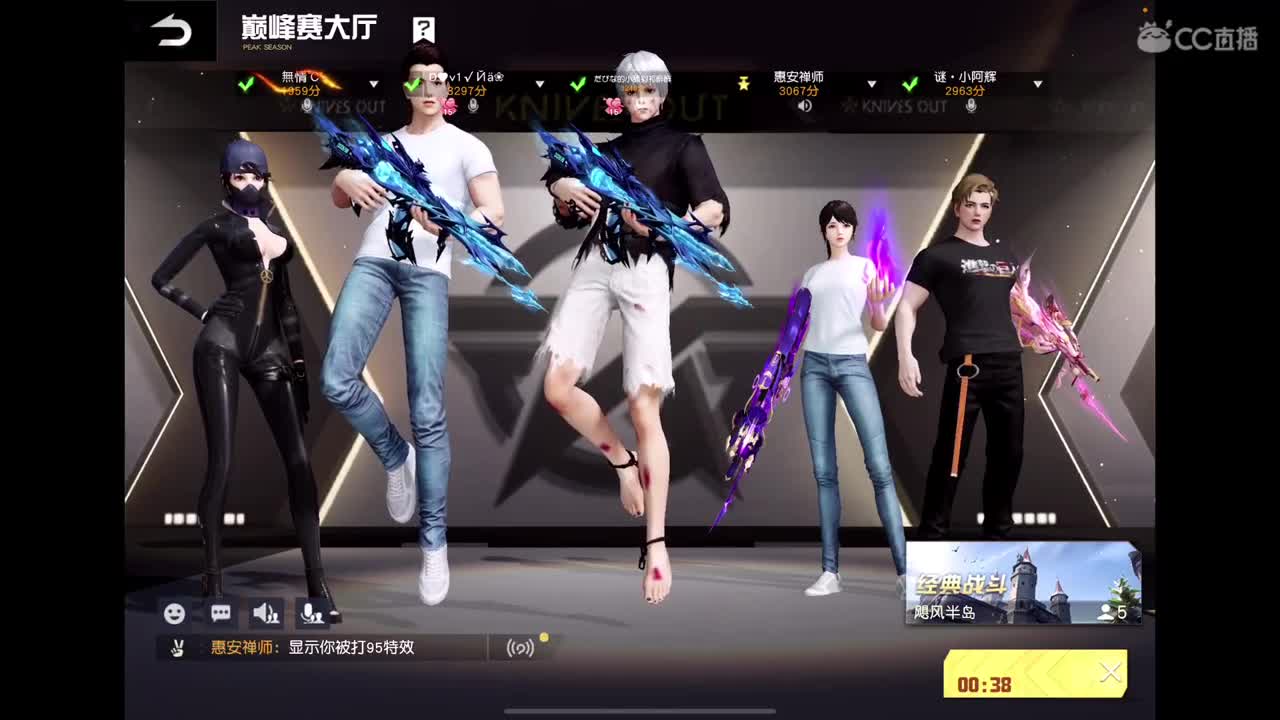Screen dimensions: 1280x720
Task: Click the back arrow to leave the lobby
Action: 168,28
